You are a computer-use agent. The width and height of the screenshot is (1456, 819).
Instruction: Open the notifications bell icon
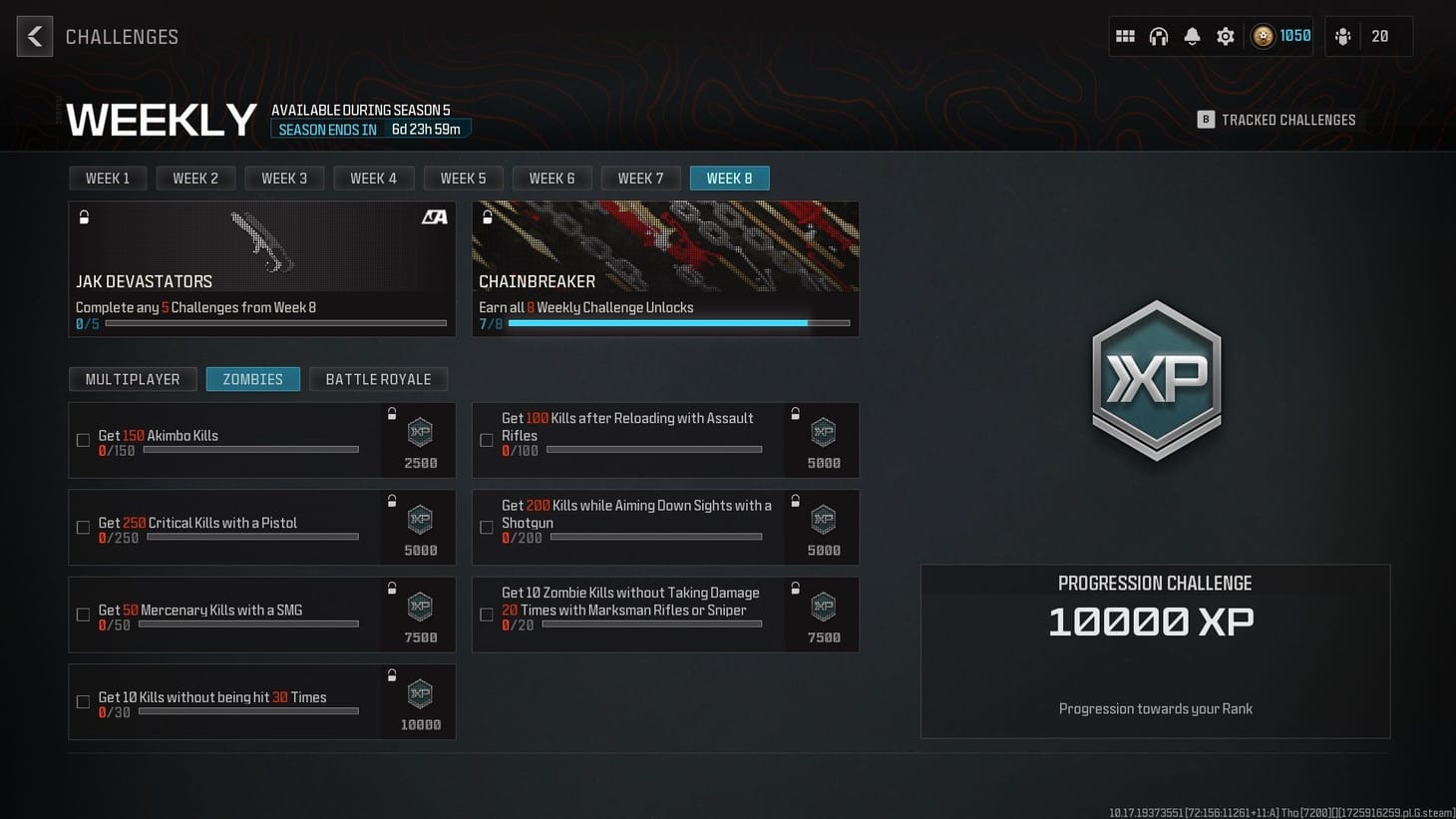point(1192,36)
